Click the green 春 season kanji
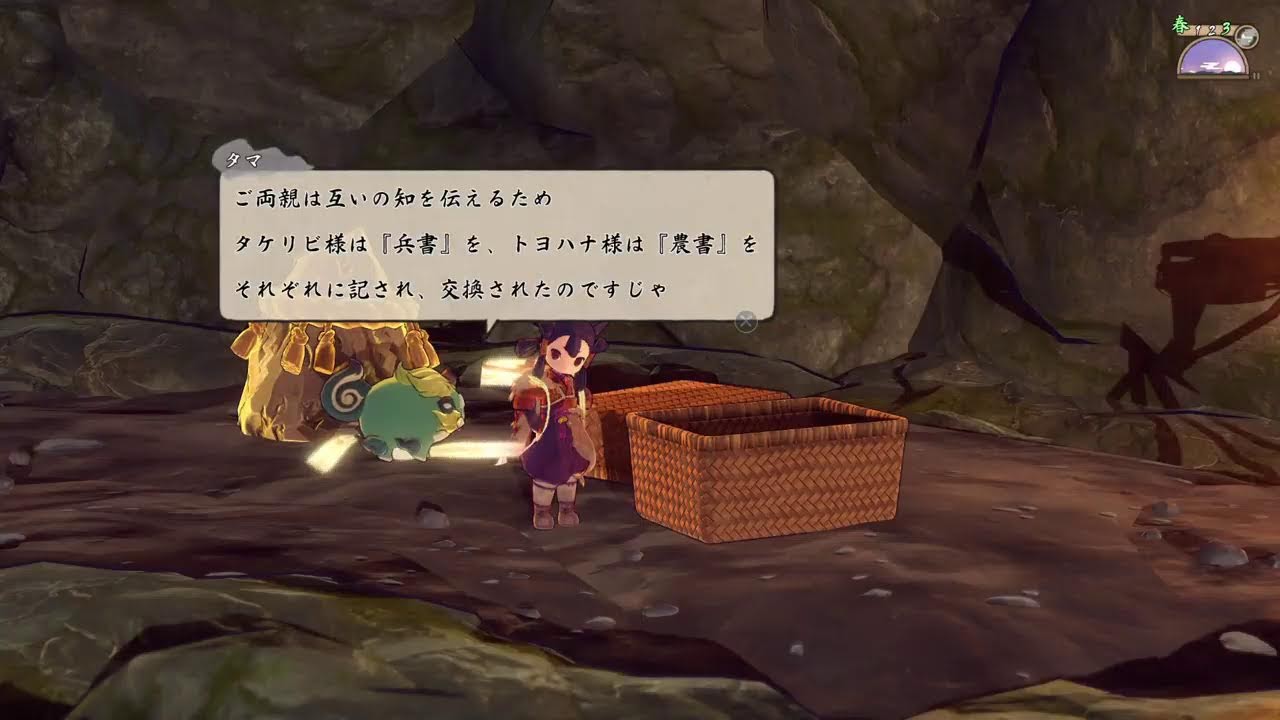The image size is (1280, 720). [1180, 24]
